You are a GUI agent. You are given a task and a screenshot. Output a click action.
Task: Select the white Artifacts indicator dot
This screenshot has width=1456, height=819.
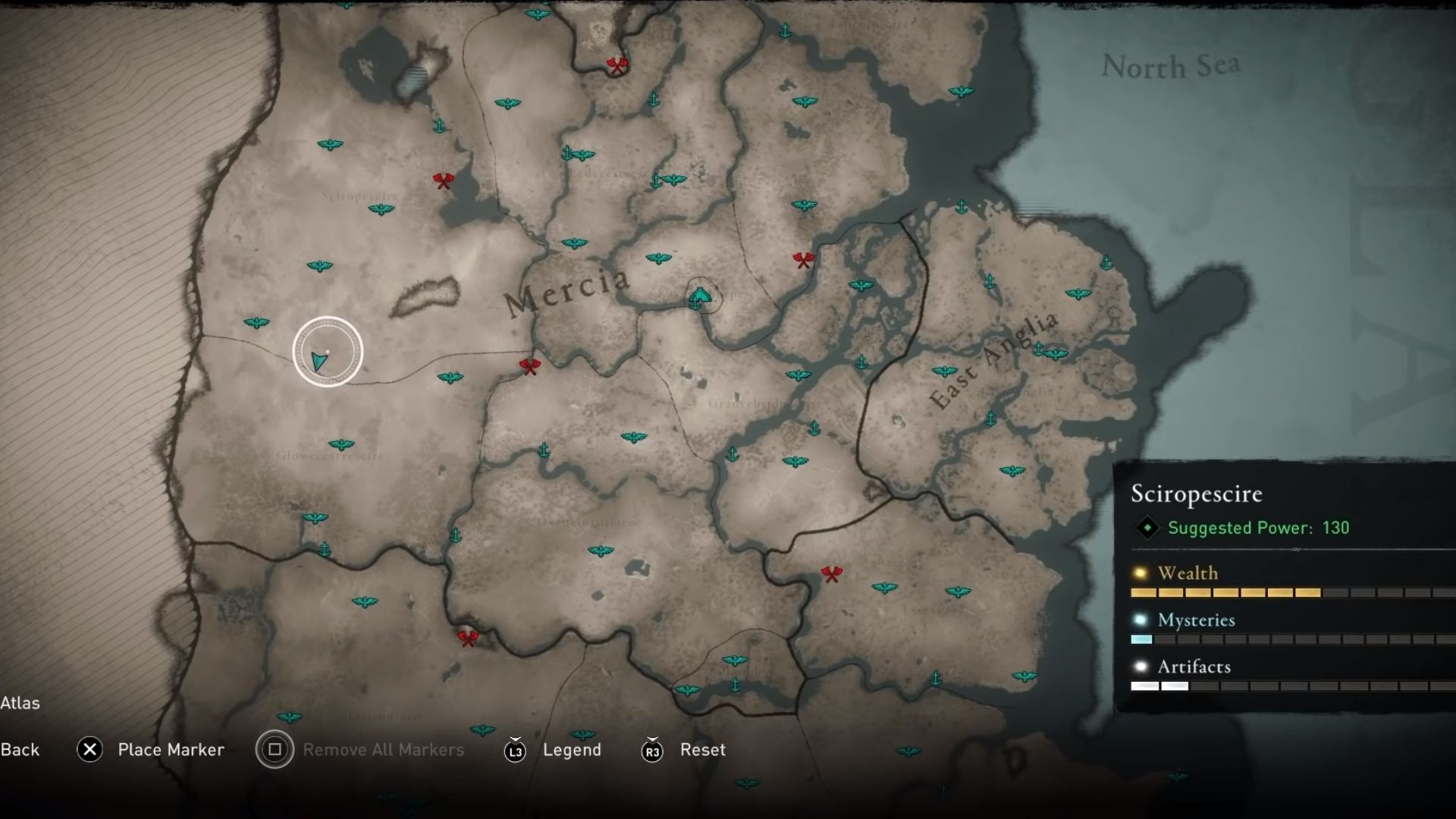tap(1139, 667)
